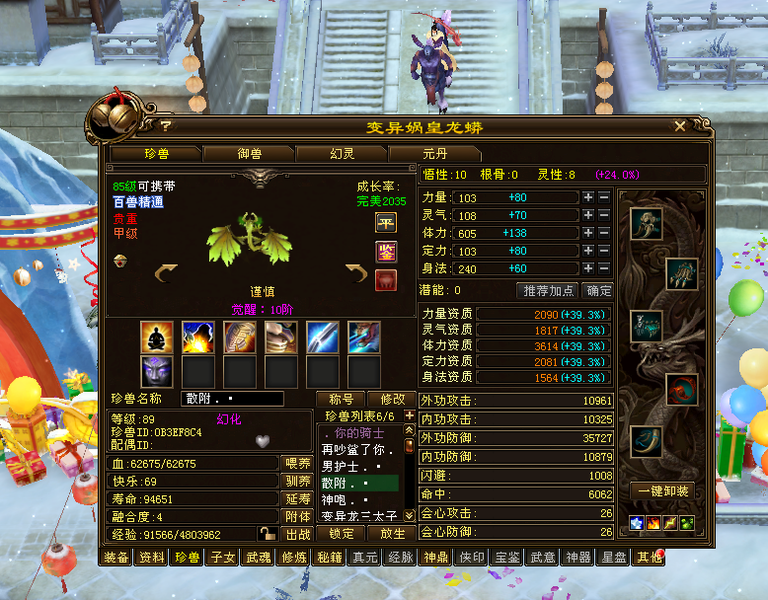Click the 鉴 appraisal button
This screenshot has width=768, height=600.
pyautogui.click(x=385, y=251)
